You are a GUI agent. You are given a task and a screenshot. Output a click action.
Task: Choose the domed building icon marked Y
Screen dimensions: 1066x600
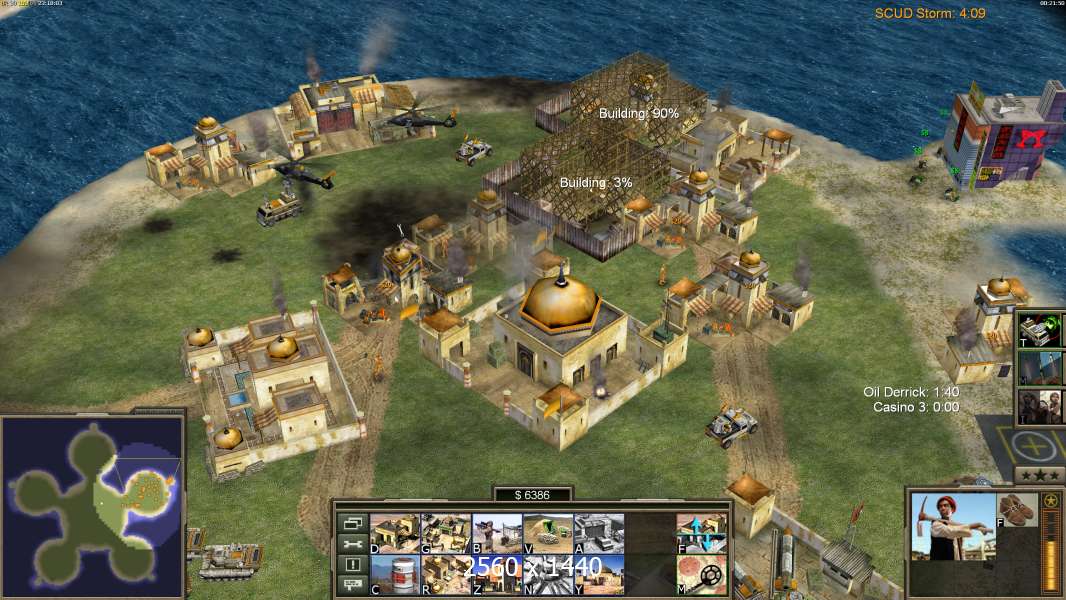coord(598,574)
